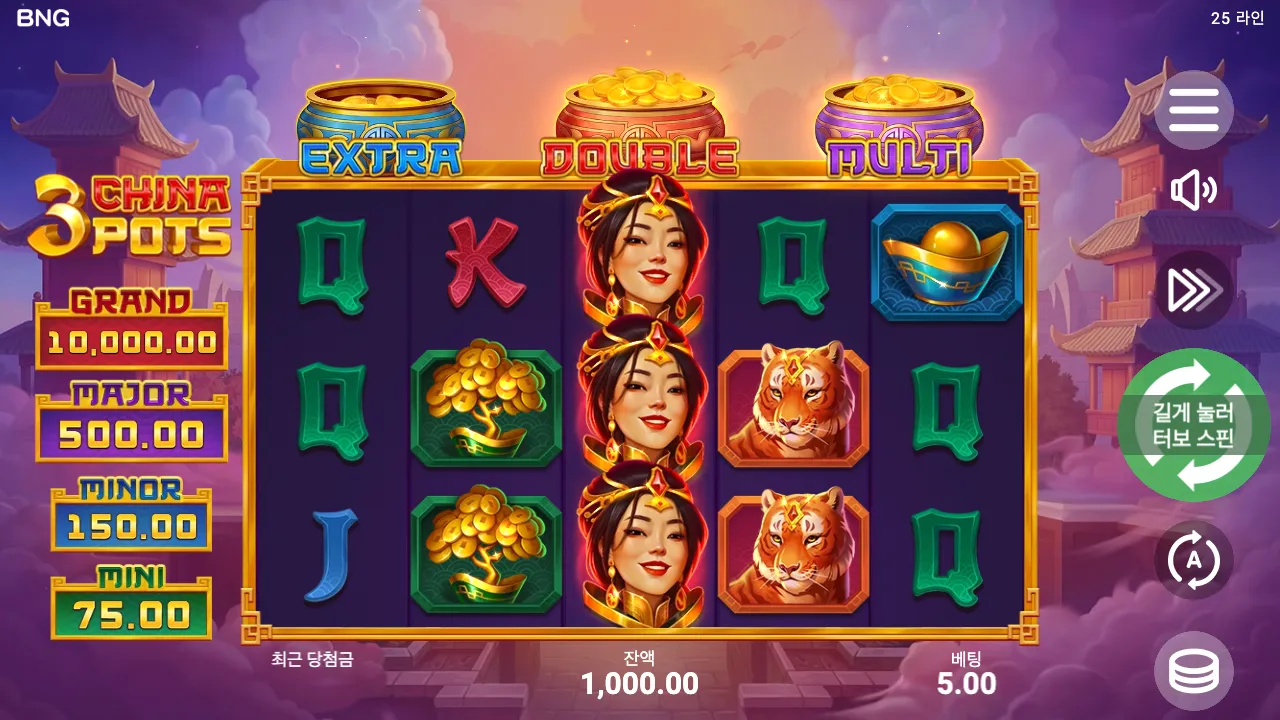The image size is (1280, 720).
Task: Check the MINOR 150.00 jackpot
Action: (x=130, y=508)
